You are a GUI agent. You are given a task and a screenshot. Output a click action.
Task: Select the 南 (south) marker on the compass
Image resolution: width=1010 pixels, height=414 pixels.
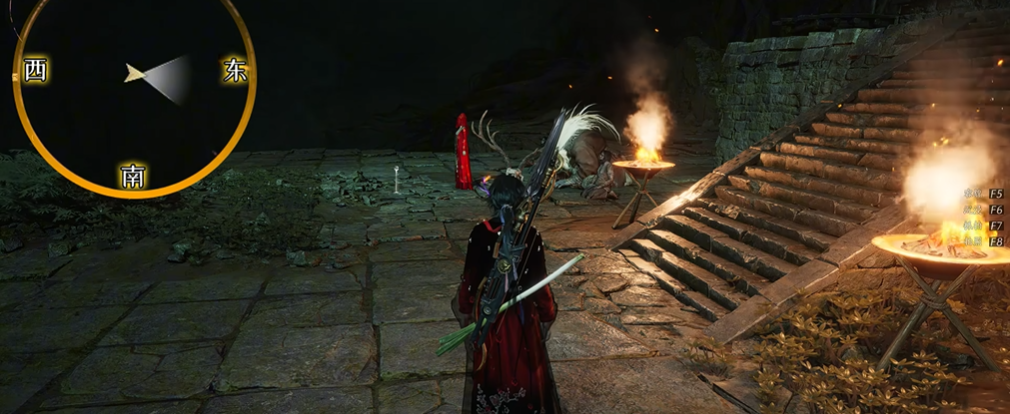(133, 176)
